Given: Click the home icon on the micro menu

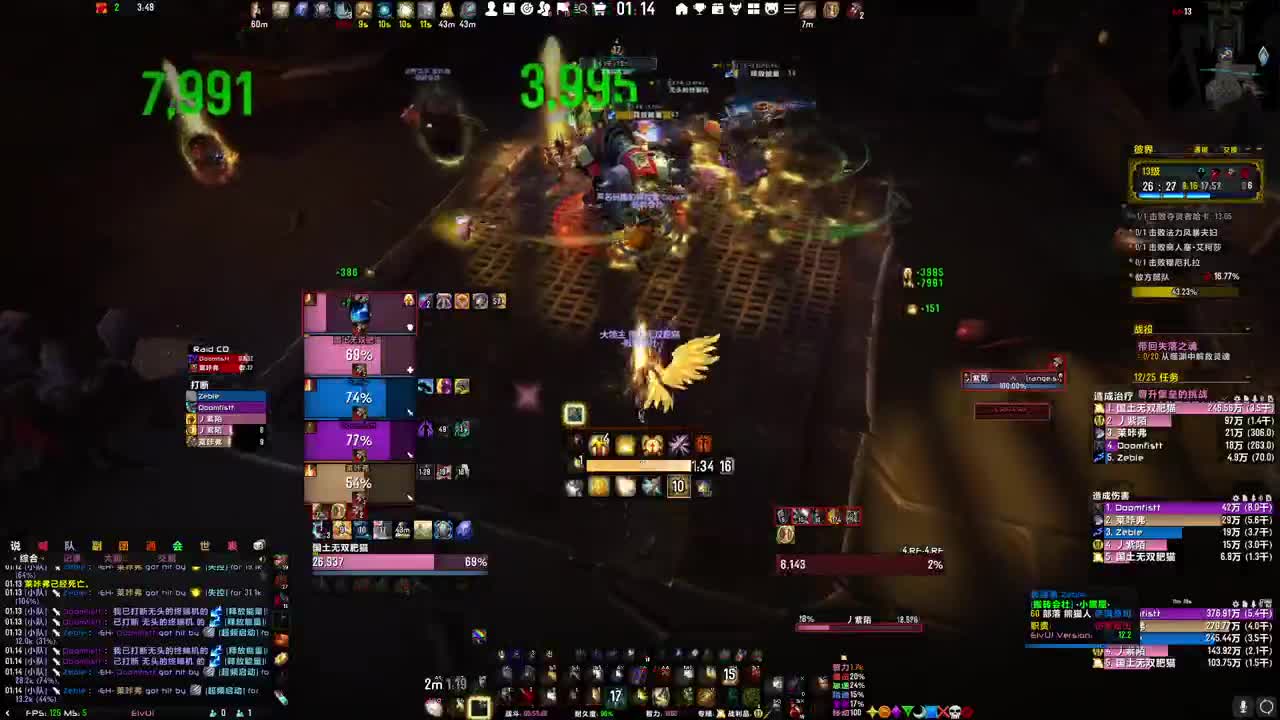Looking at the screenshot, I should point(680,10).
